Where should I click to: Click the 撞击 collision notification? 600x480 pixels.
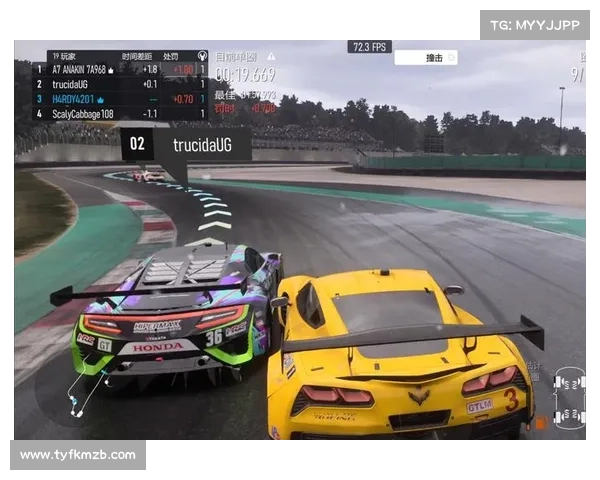pyautogui.click(x=426, y=58)
